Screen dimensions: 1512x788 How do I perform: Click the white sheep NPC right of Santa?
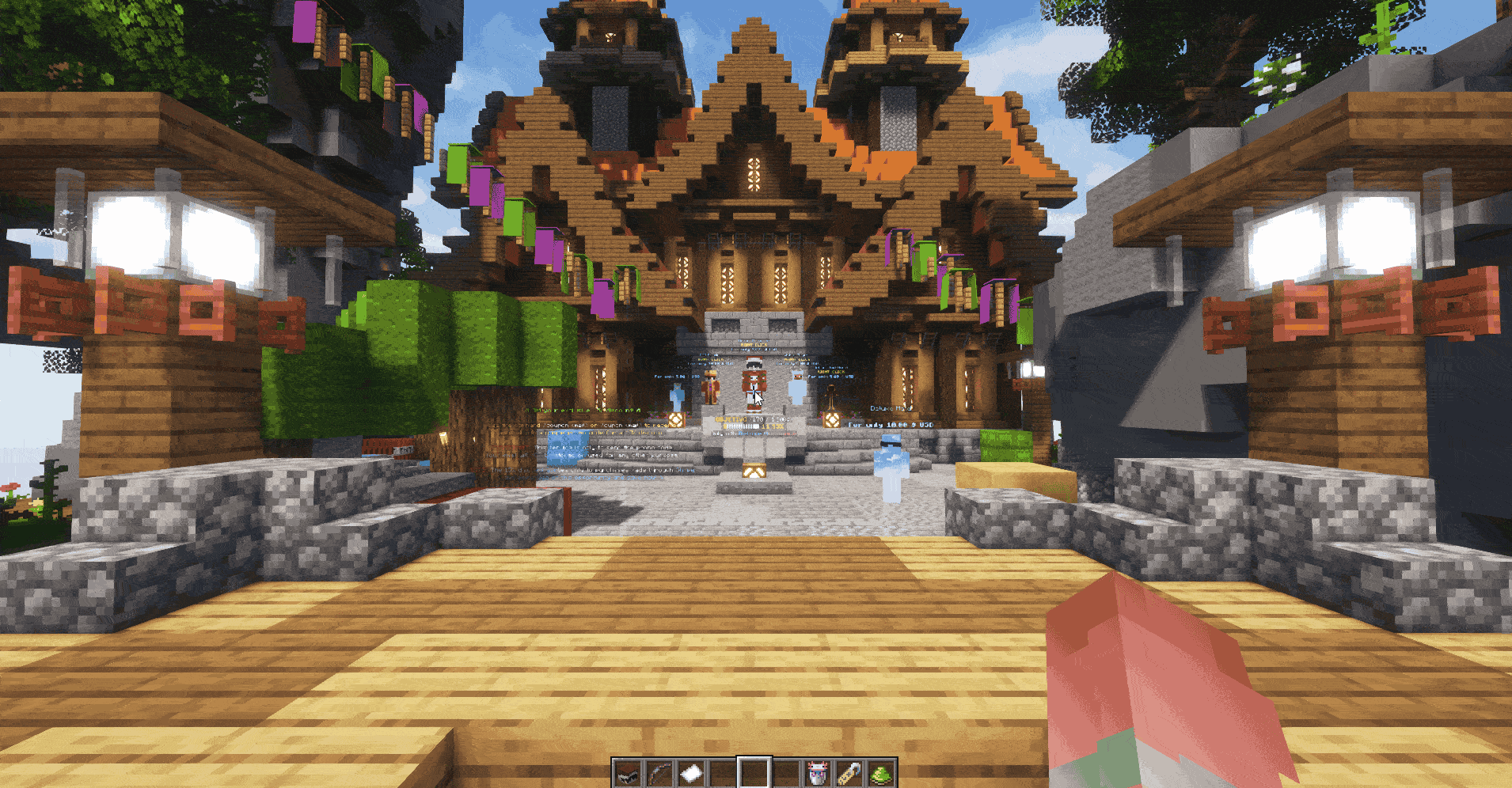point(797,388)
